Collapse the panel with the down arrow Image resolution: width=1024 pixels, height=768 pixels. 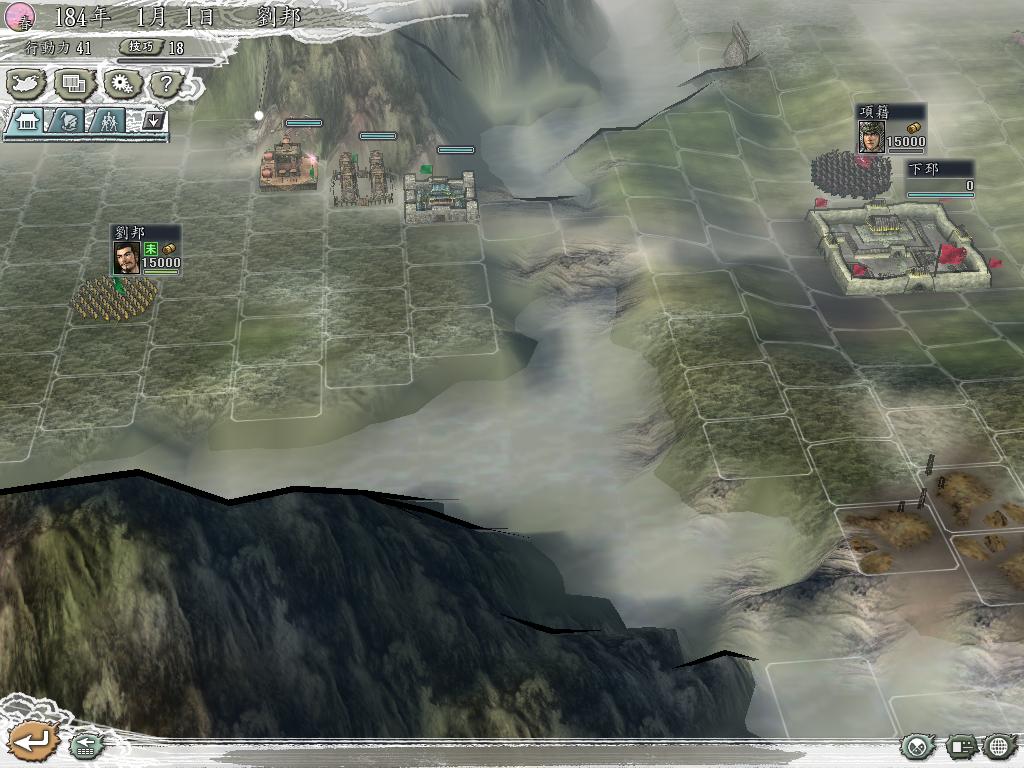154,121
